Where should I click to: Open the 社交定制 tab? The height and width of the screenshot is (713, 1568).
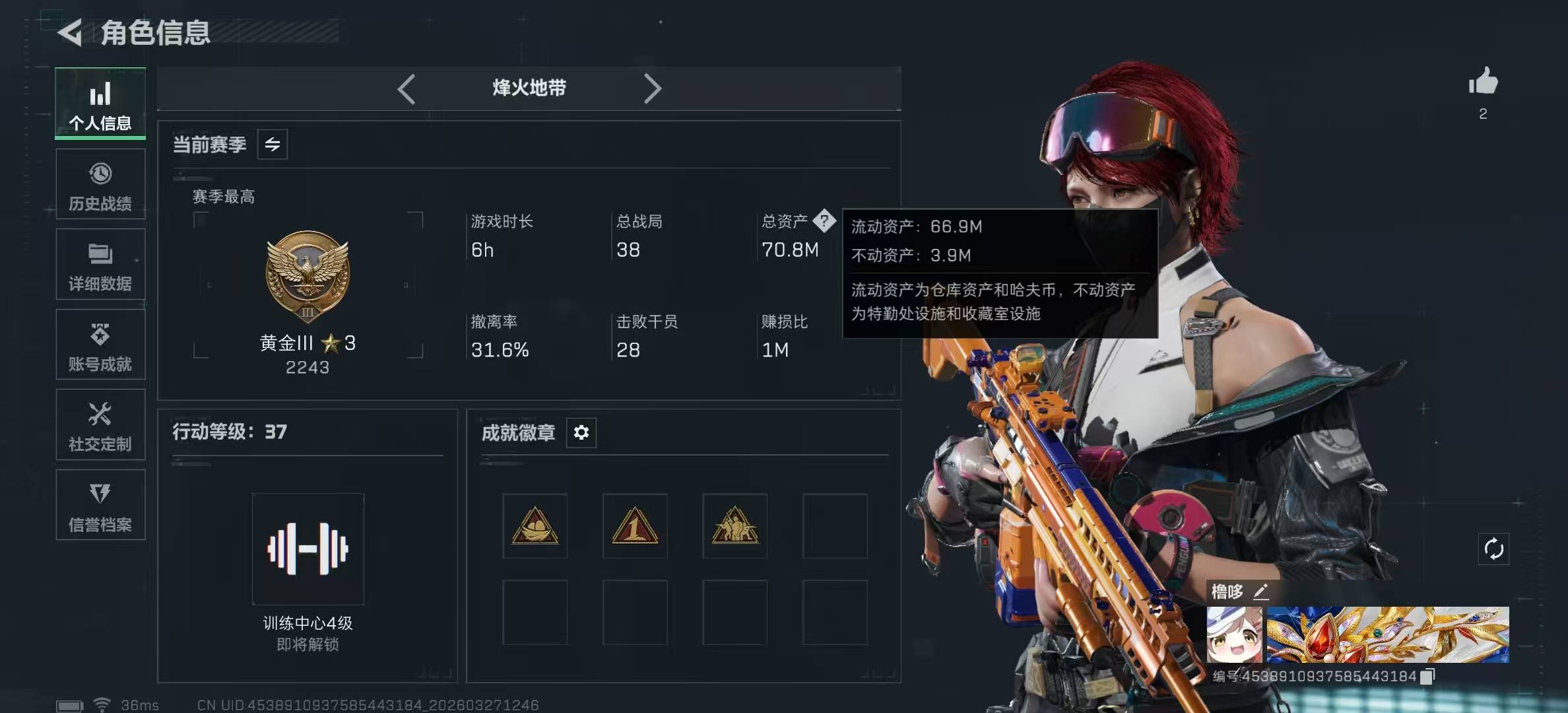point(100,426)
